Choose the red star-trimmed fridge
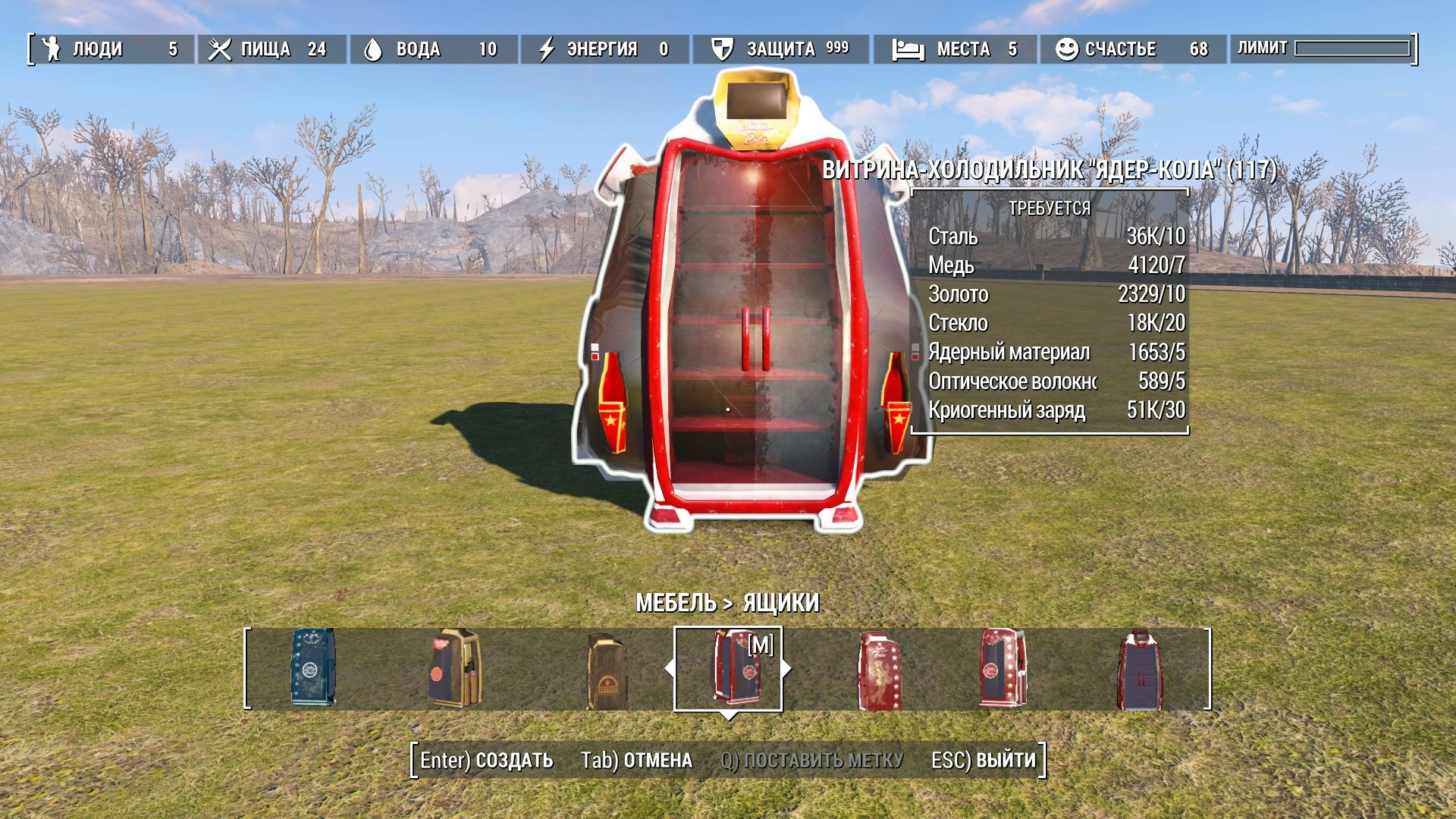 coord(1002,668)
